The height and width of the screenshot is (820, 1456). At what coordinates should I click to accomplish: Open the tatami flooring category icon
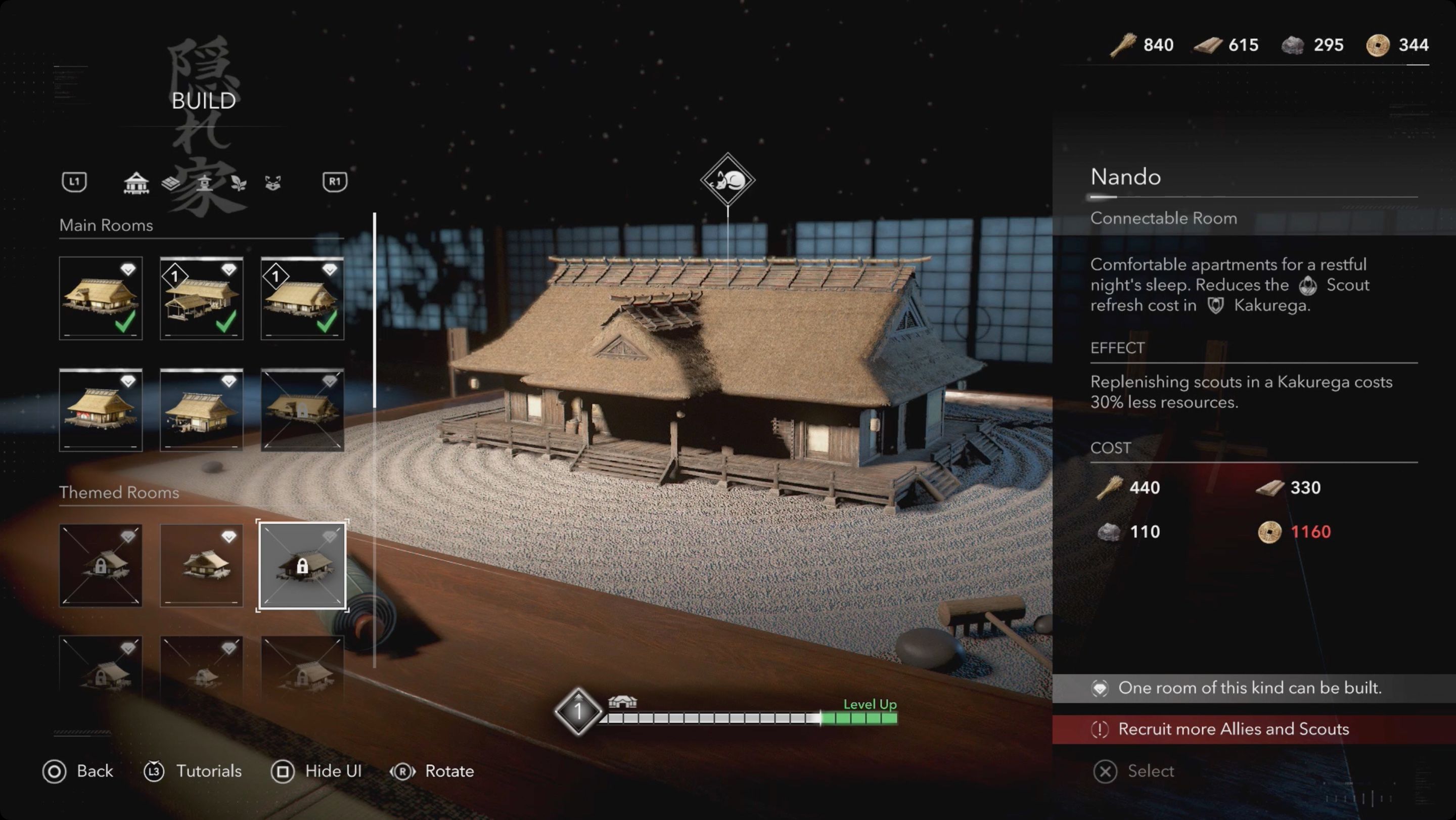point(170,182)
